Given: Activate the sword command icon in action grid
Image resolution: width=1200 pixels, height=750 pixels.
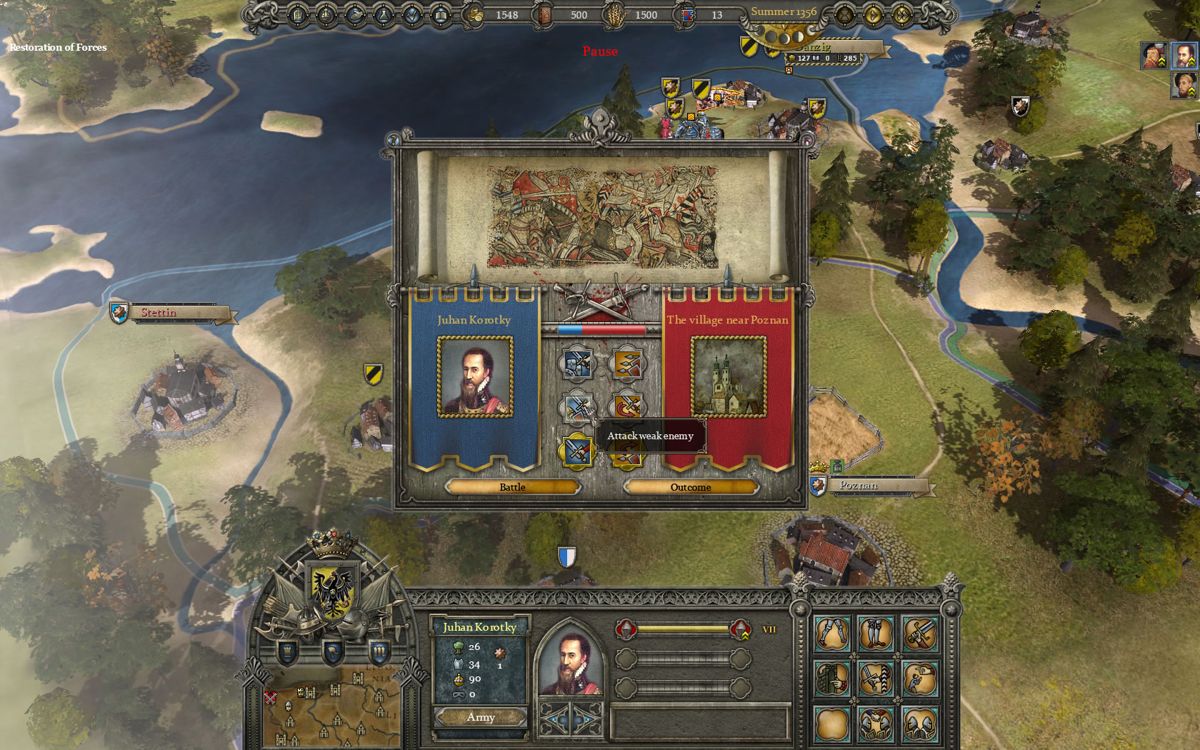Looking at the screenshot, I should click(x=919, y=633).
